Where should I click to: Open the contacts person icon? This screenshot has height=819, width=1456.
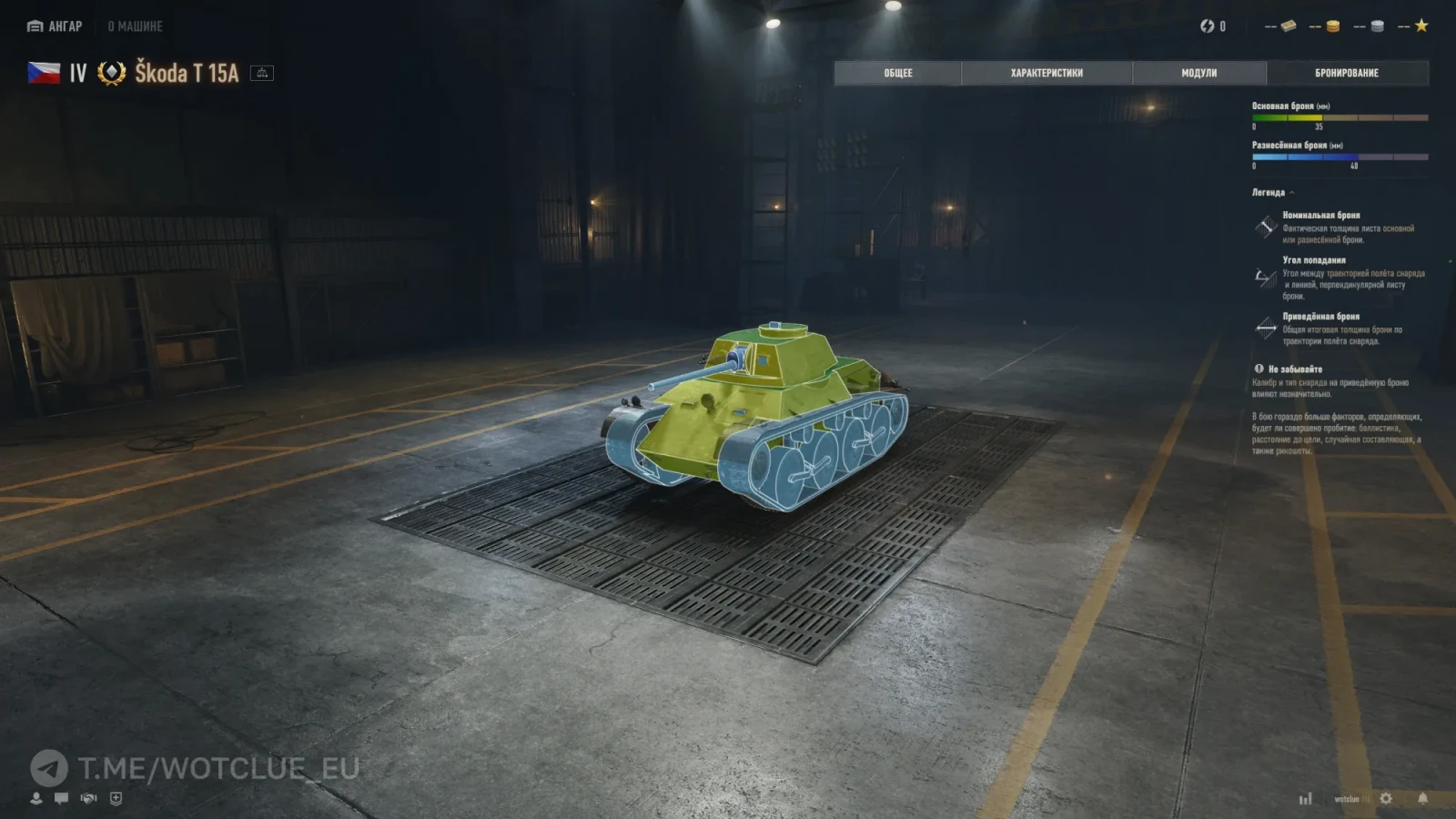click(x=36, y=798)
